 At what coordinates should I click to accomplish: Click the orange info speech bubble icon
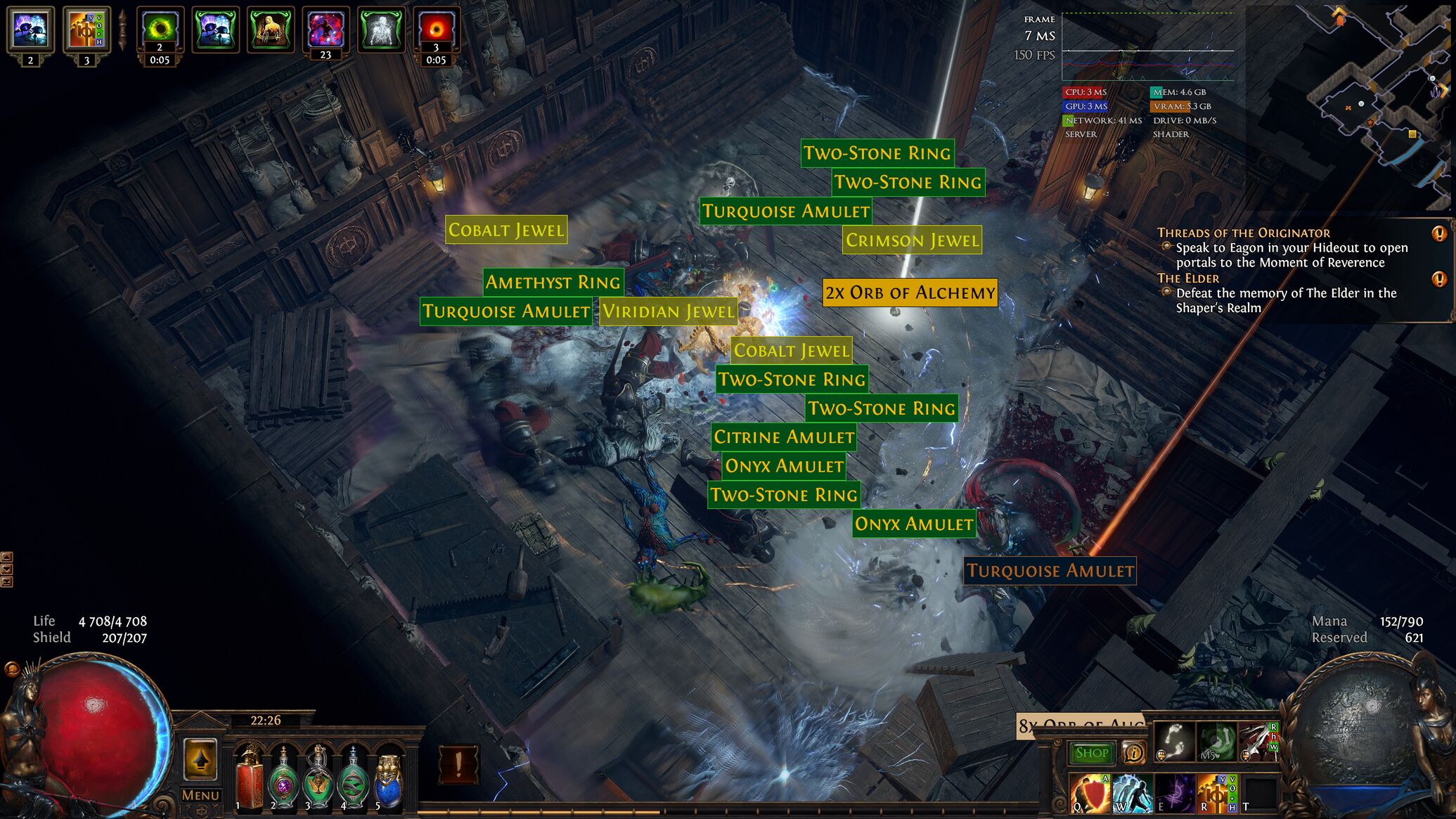click(x=1133, y=753)
